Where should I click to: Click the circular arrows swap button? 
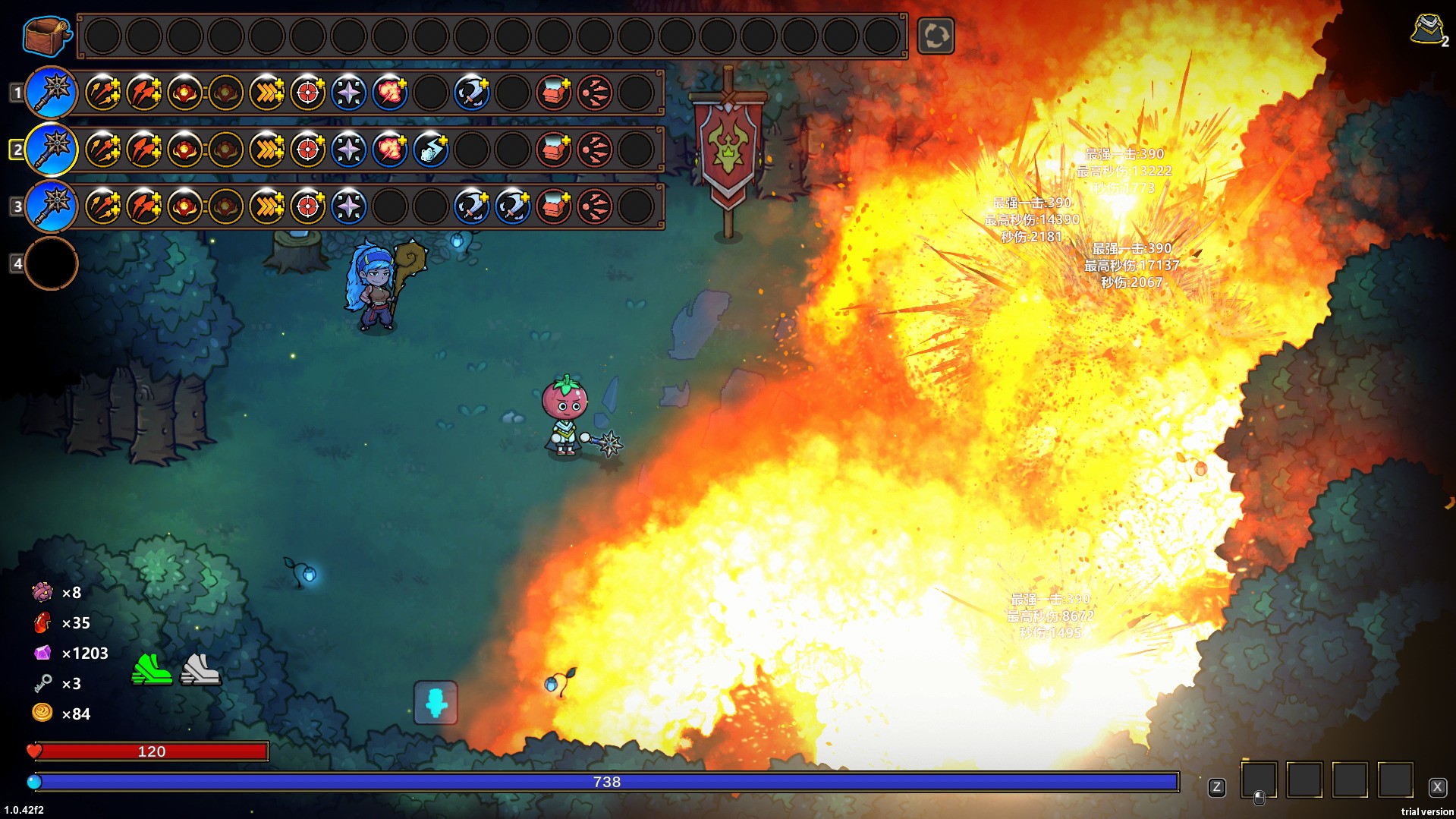point(936,36)
